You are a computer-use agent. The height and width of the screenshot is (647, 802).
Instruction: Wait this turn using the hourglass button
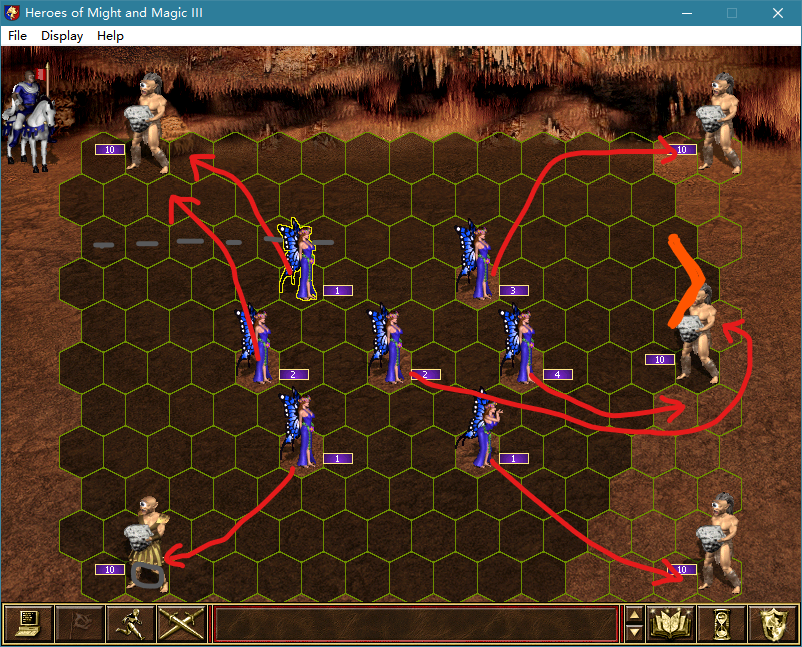[721, 624]
